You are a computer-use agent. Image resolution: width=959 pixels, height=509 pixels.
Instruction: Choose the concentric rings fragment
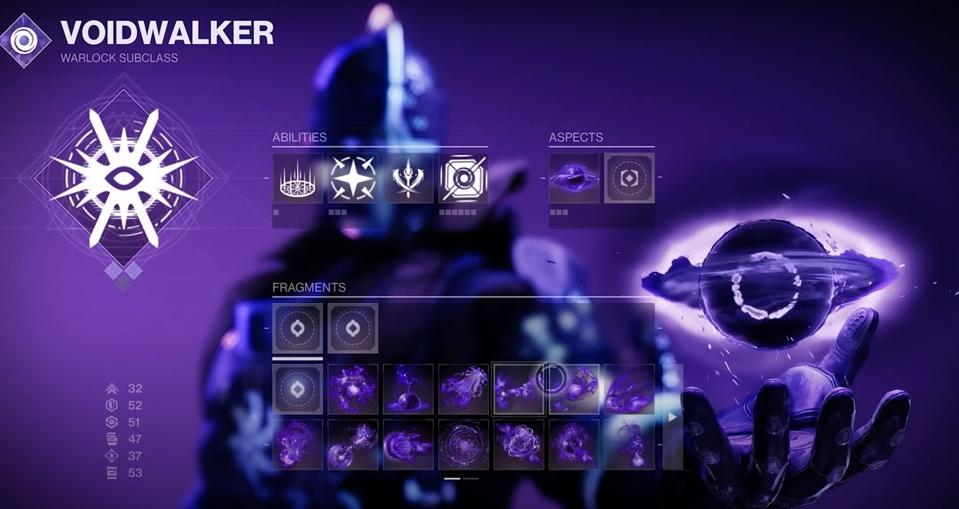pyautogui.click(x=463, y=444)
